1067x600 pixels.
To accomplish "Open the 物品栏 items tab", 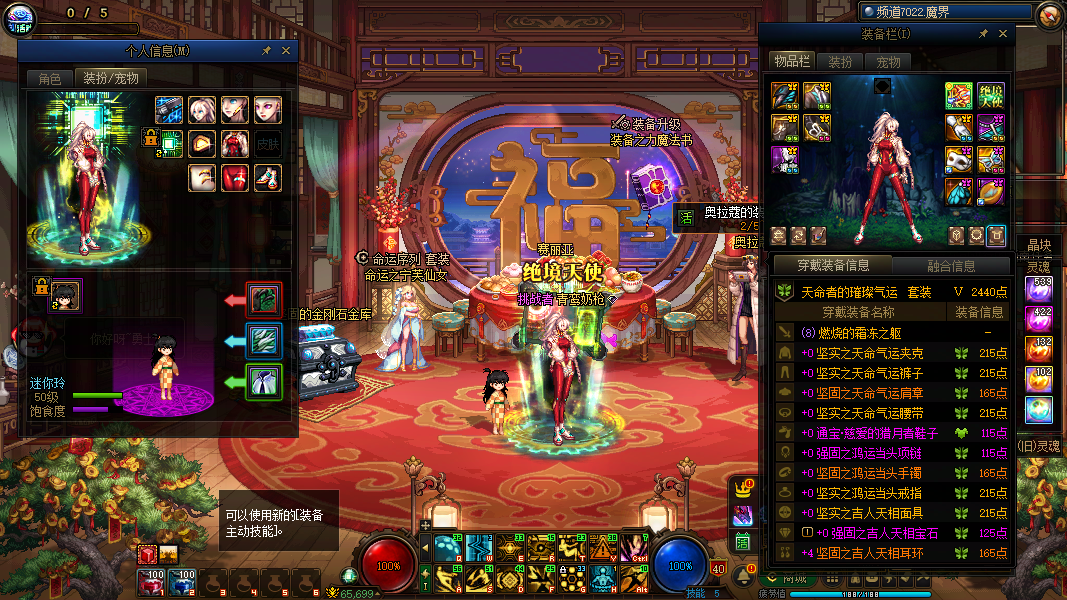I will (792, 62).
